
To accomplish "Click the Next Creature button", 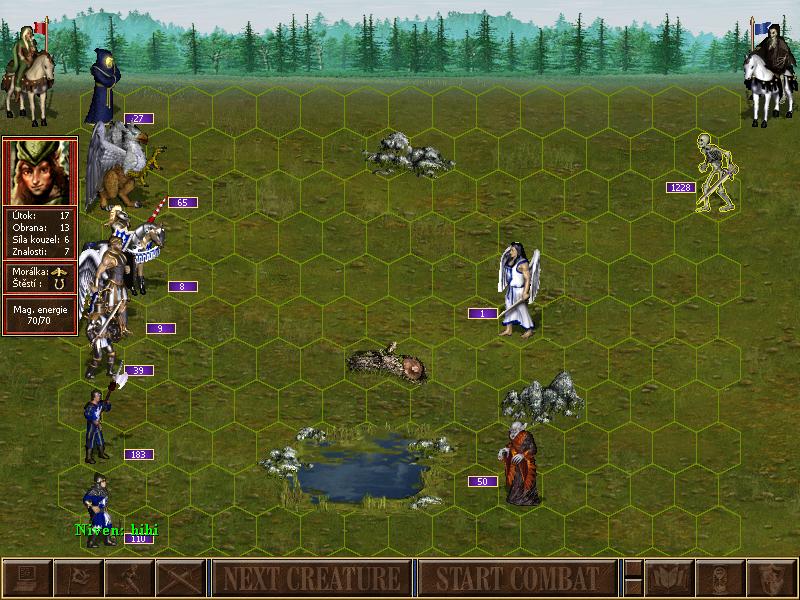I will [311, 578].
